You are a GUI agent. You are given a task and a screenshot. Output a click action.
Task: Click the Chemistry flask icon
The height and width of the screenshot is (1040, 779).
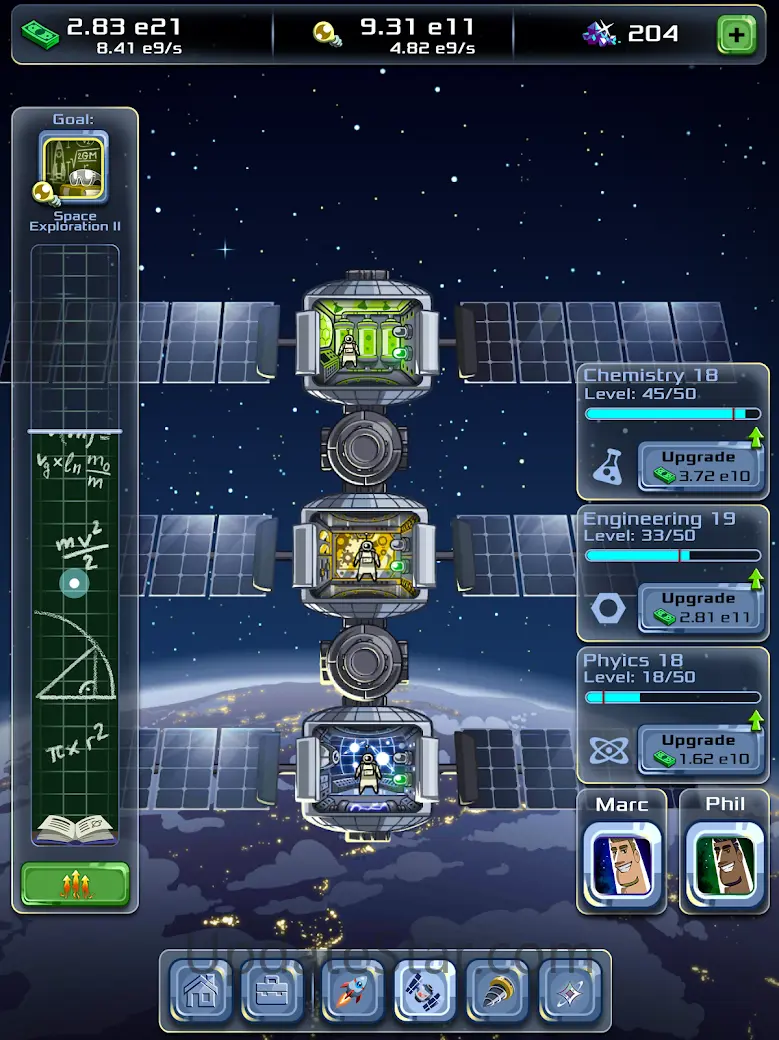click(x=608, y=468)
